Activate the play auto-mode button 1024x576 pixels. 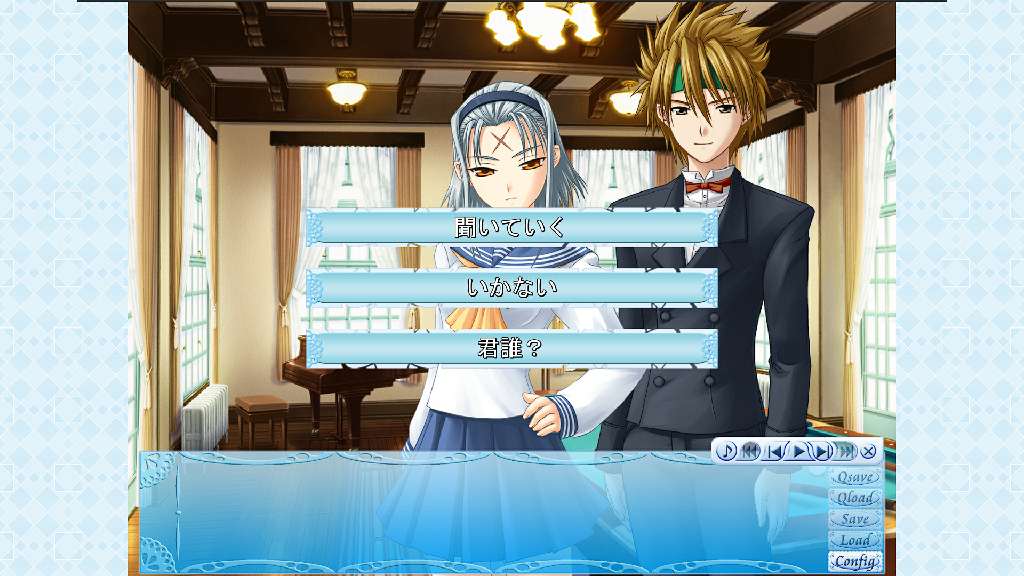(x=798, y=451)
